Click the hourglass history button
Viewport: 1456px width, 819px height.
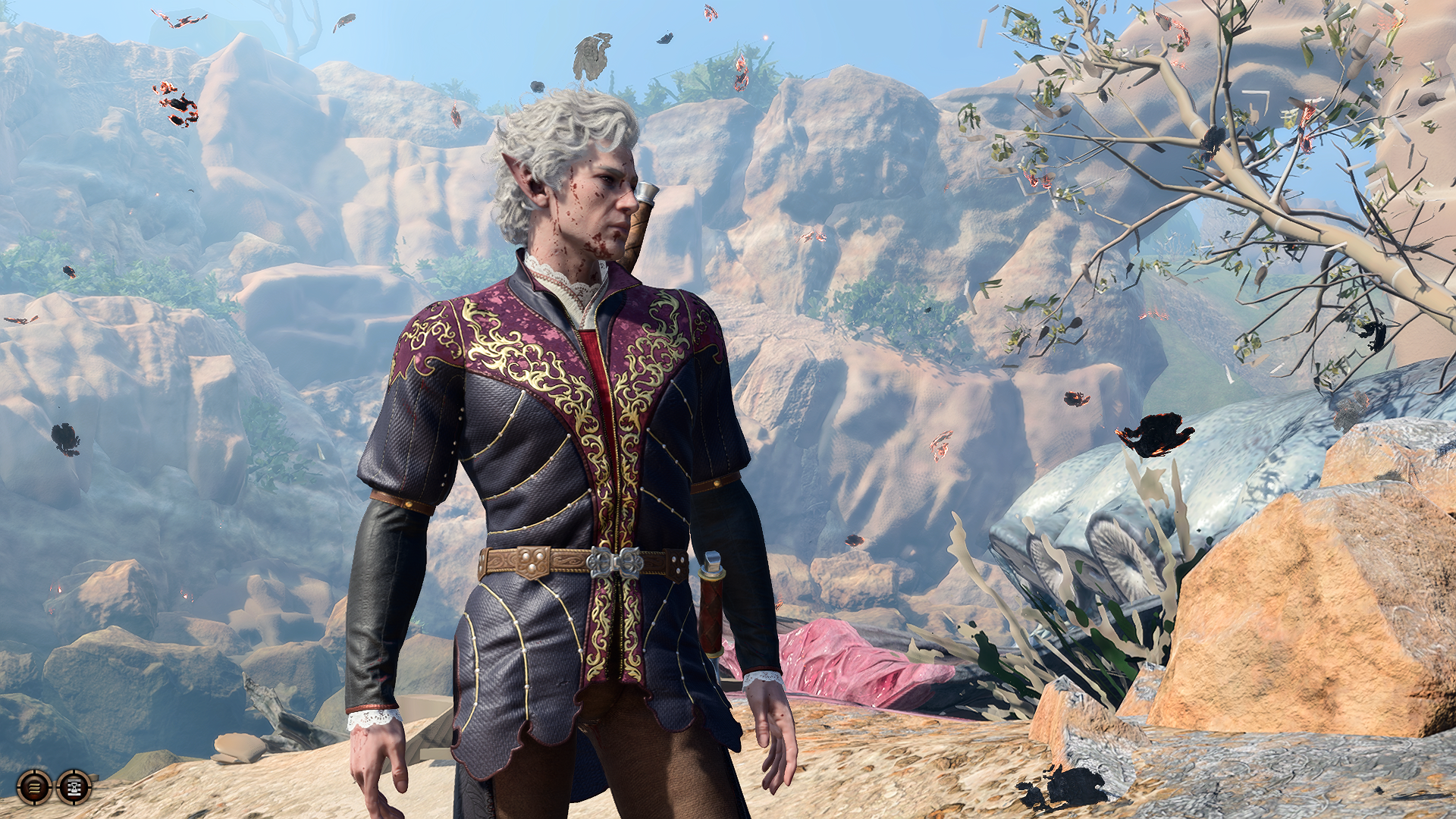[x=74, y=787]
